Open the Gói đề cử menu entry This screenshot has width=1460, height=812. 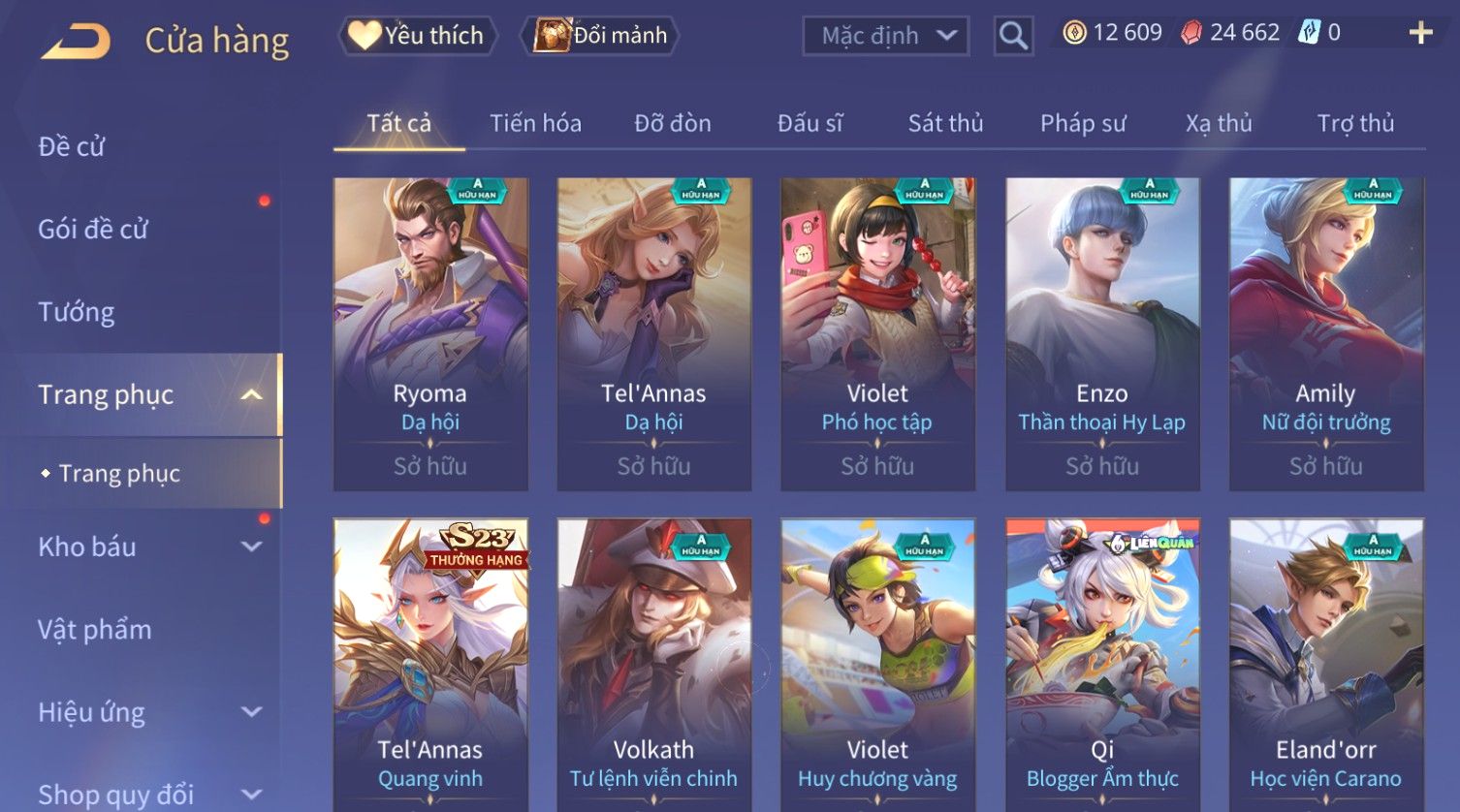tap(93, 230)
